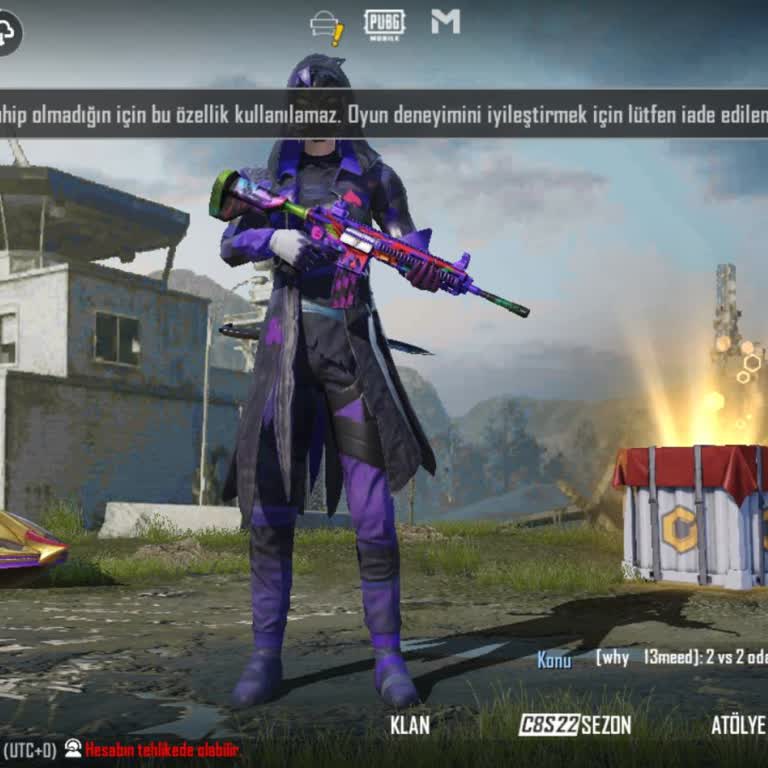The image size is (768, 768).
Task: Open the ATÖLYE workshop menu
Action: click(x=738, y=725)
